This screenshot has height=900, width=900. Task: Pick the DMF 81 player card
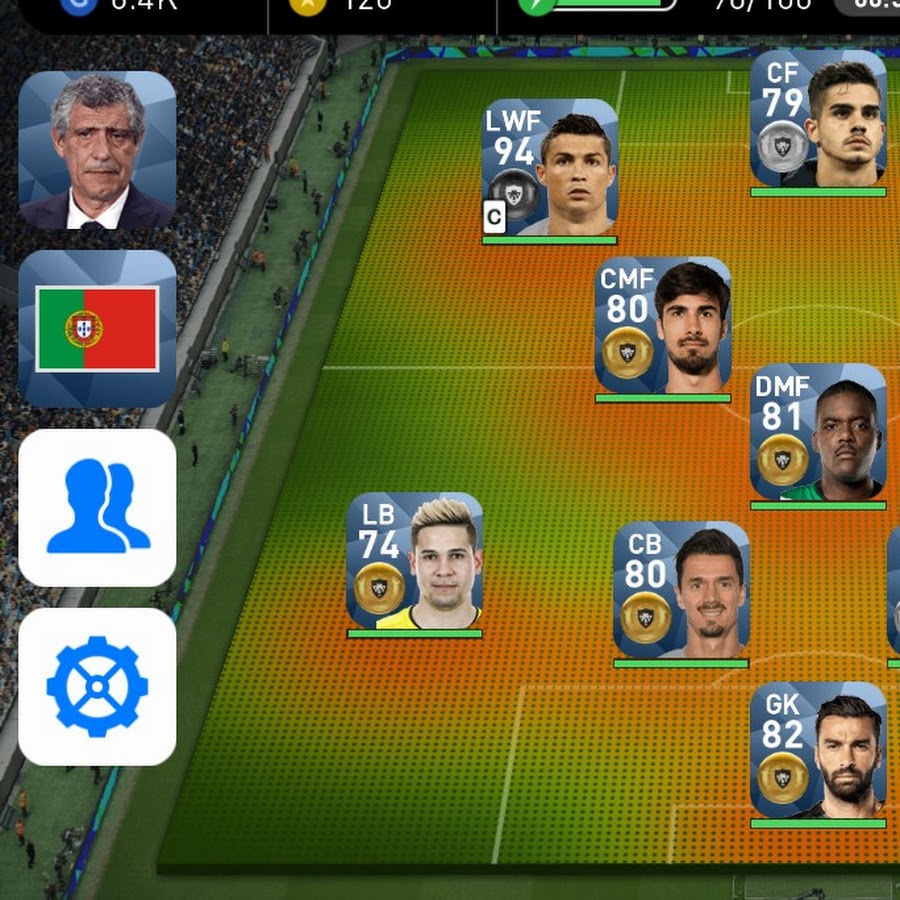(x=818, y=433)
